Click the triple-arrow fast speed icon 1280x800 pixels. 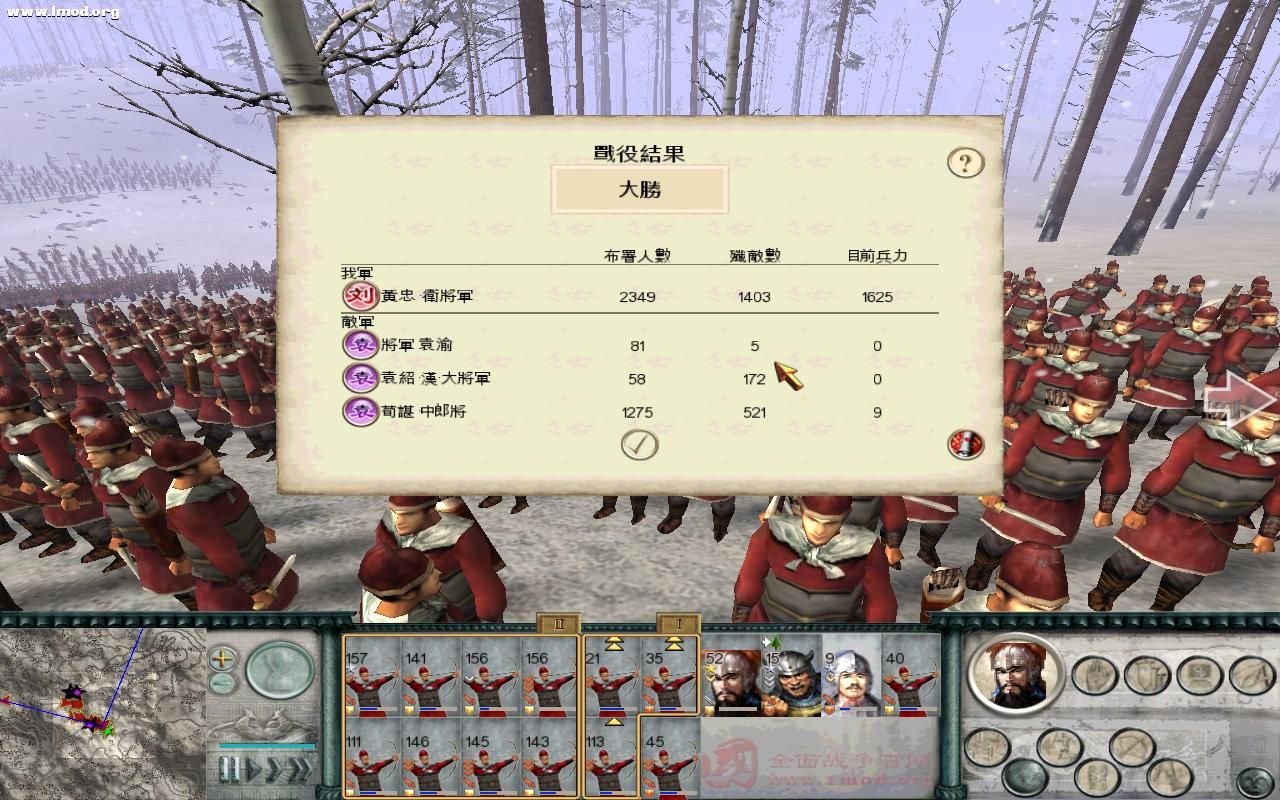tap(302, 770)
